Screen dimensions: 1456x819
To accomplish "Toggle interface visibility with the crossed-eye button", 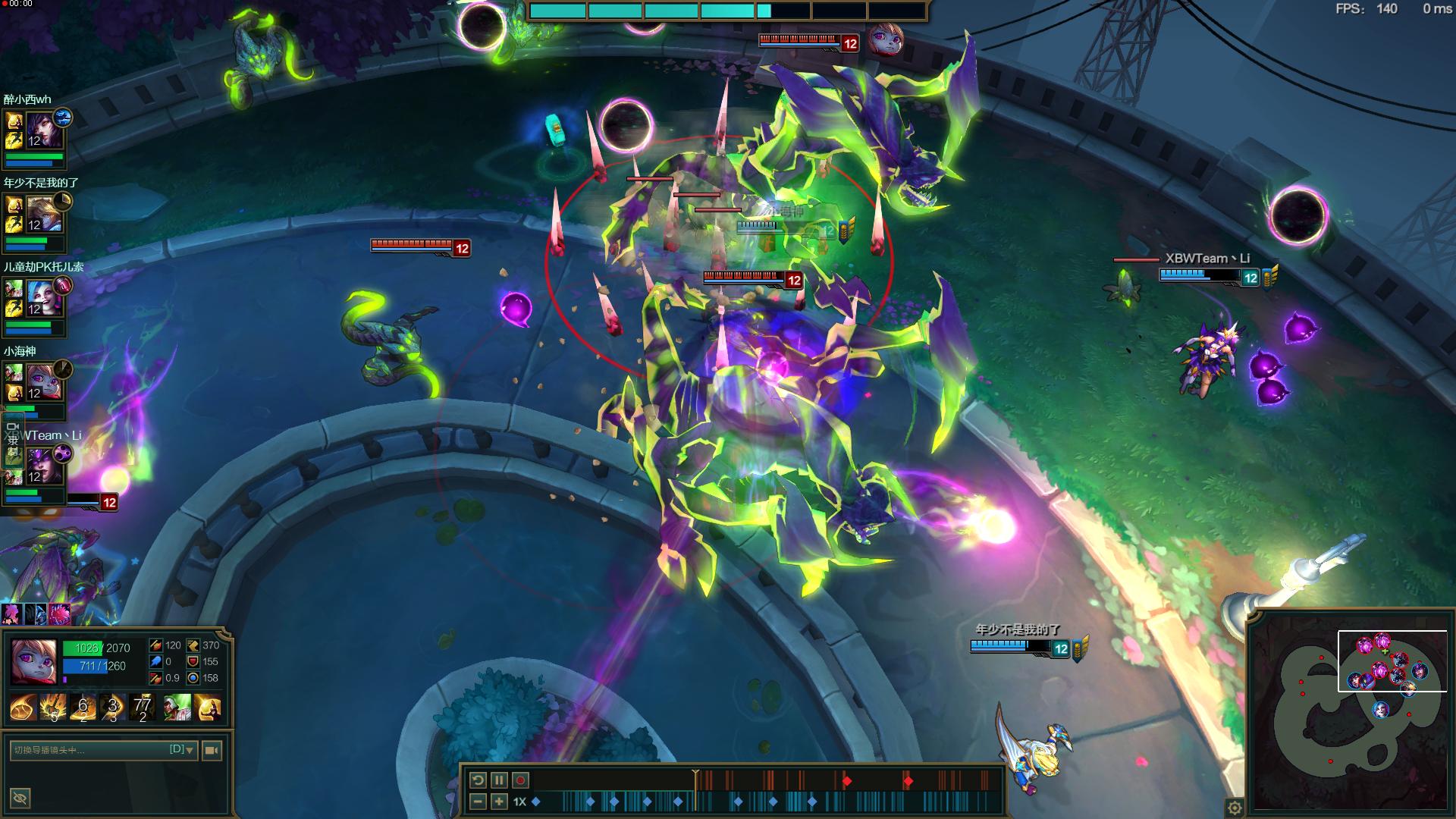I will [20, 798].
